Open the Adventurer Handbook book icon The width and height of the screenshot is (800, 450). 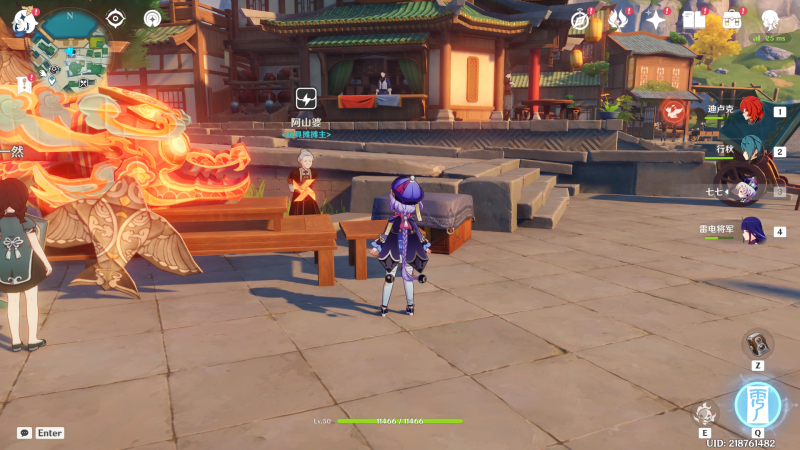693,20
